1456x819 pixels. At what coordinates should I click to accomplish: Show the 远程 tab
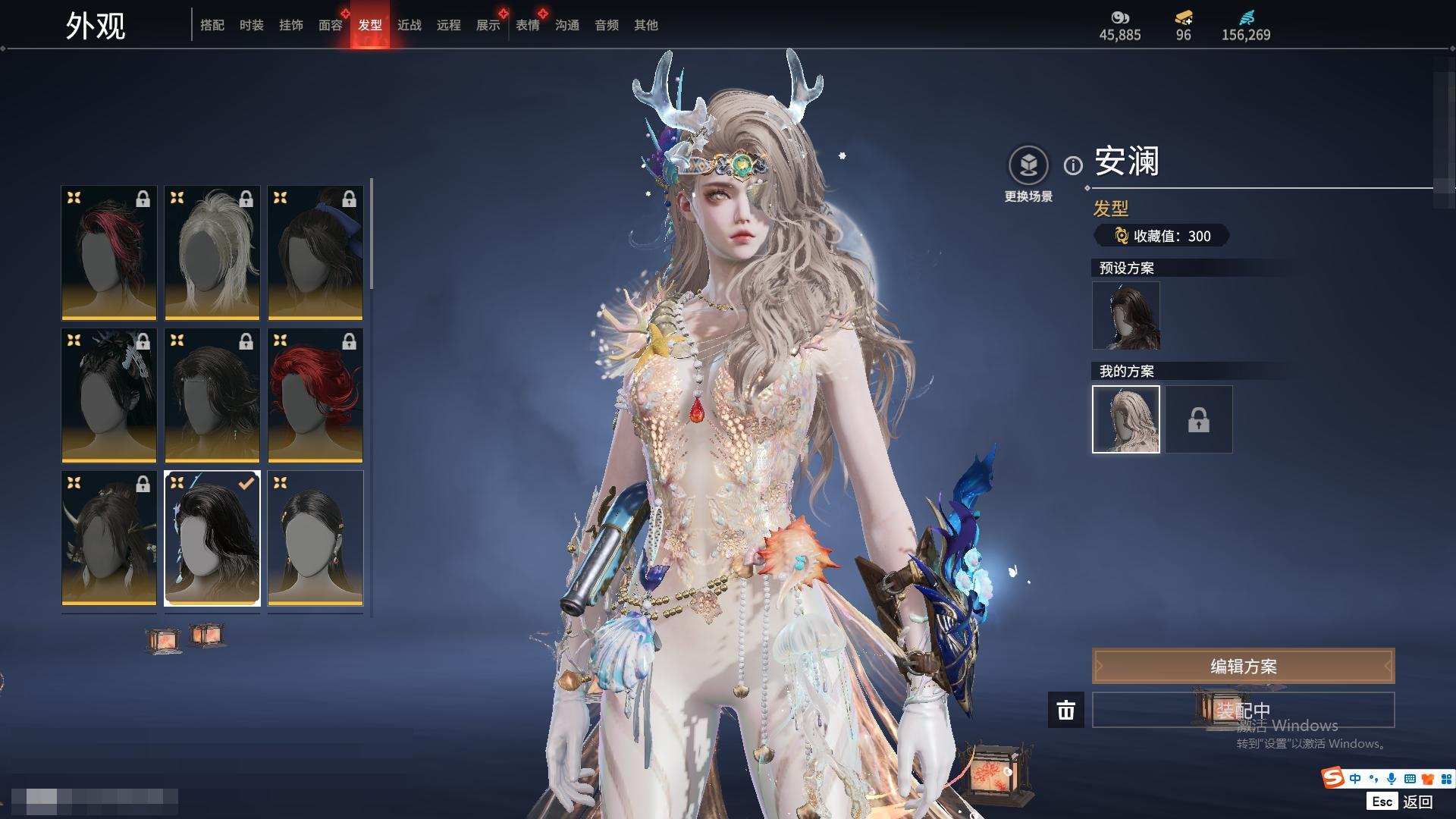pos(449,25)
